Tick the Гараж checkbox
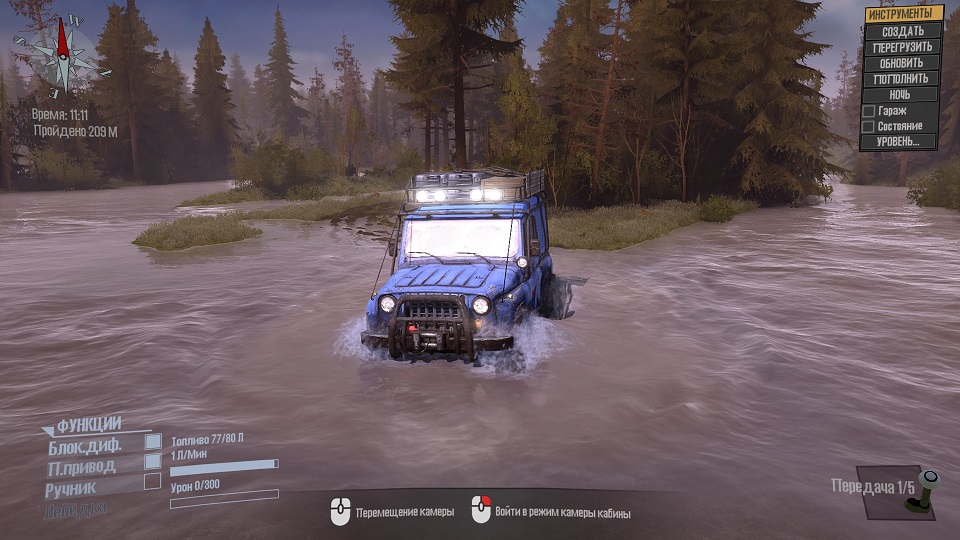960x540 pixels. click(869, 111)
